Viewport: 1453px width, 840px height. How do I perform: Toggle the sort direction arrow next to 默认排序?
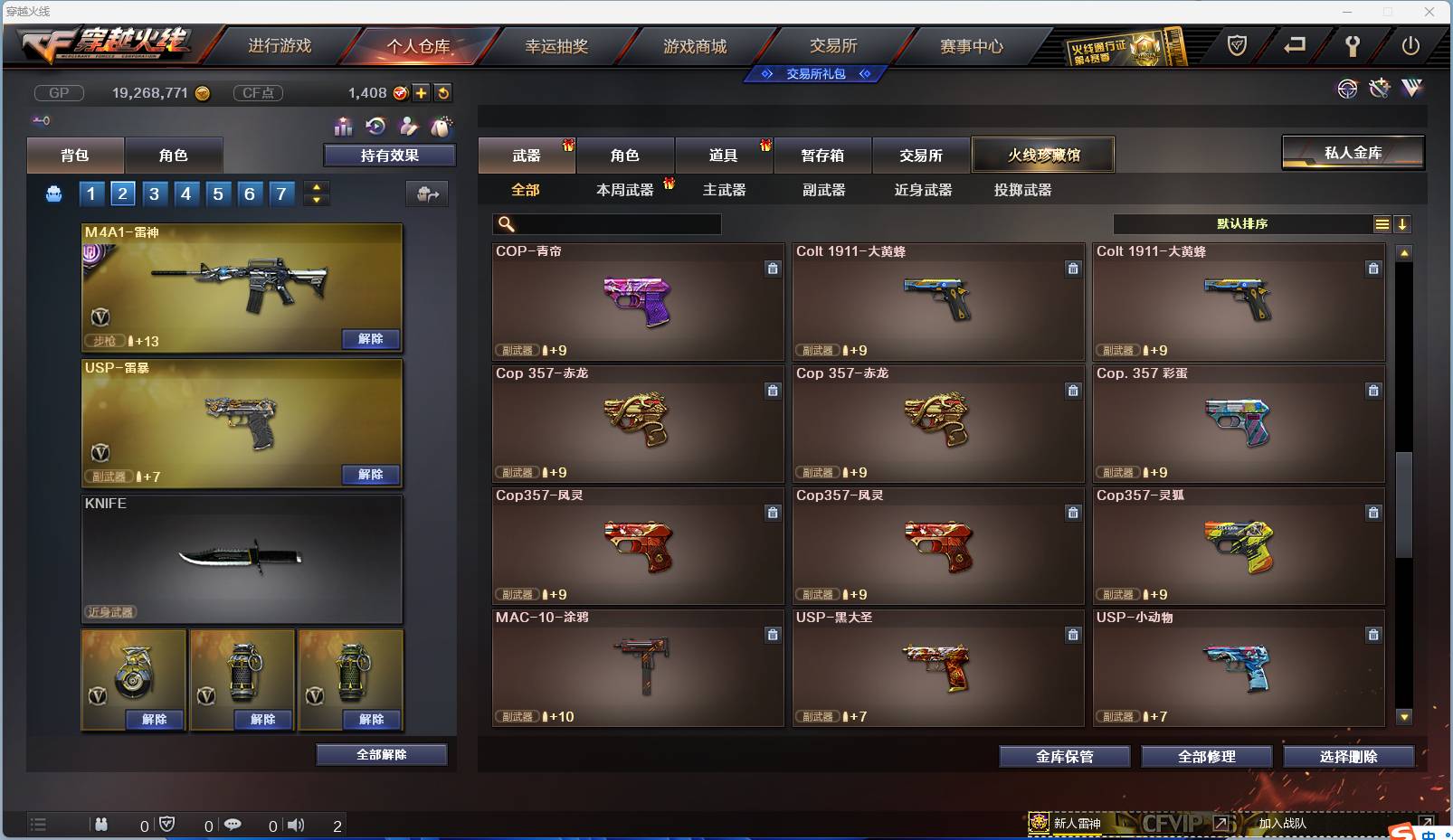coord(1403,223)
